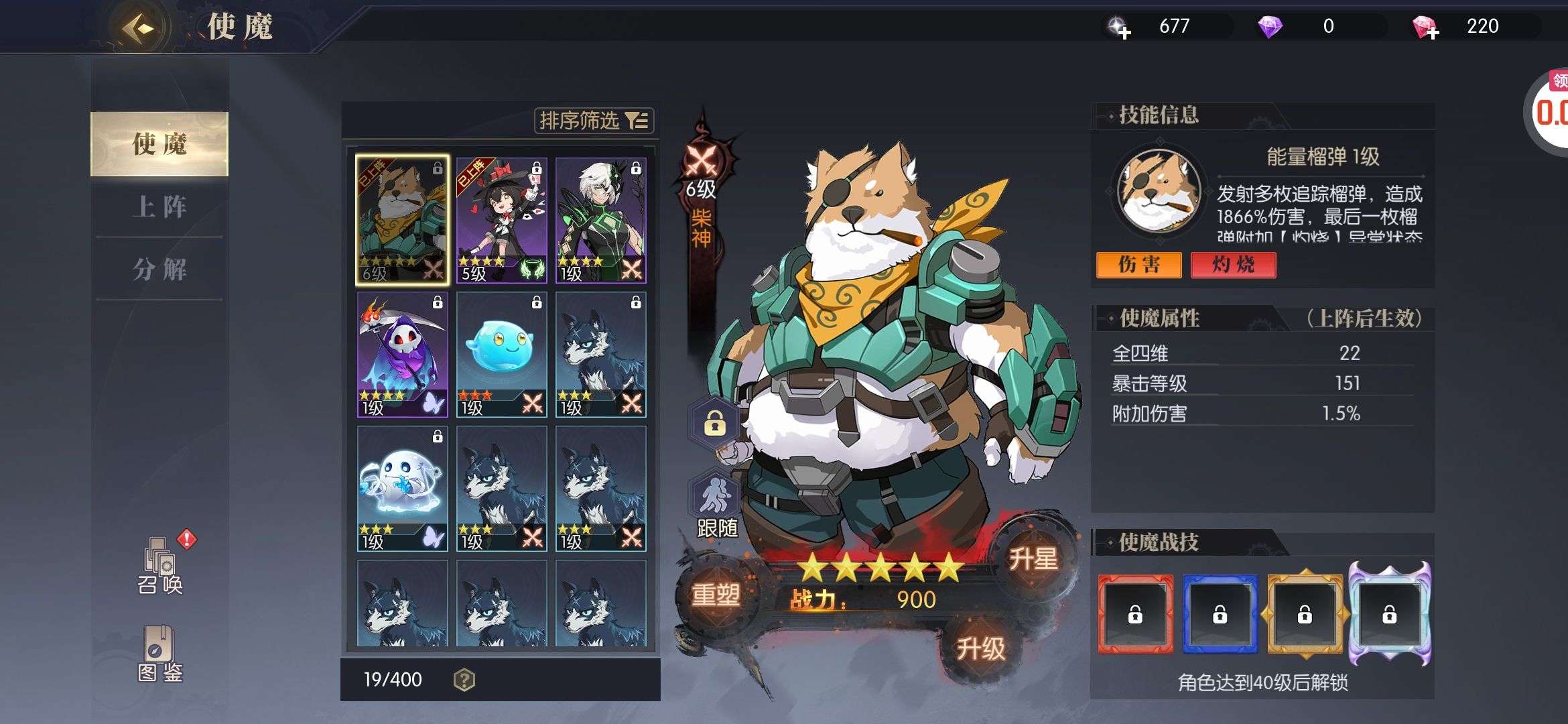Viewport: 1568px width, 724px height.
Task: Activate the 重塑 reforge button
Action: 716,594
